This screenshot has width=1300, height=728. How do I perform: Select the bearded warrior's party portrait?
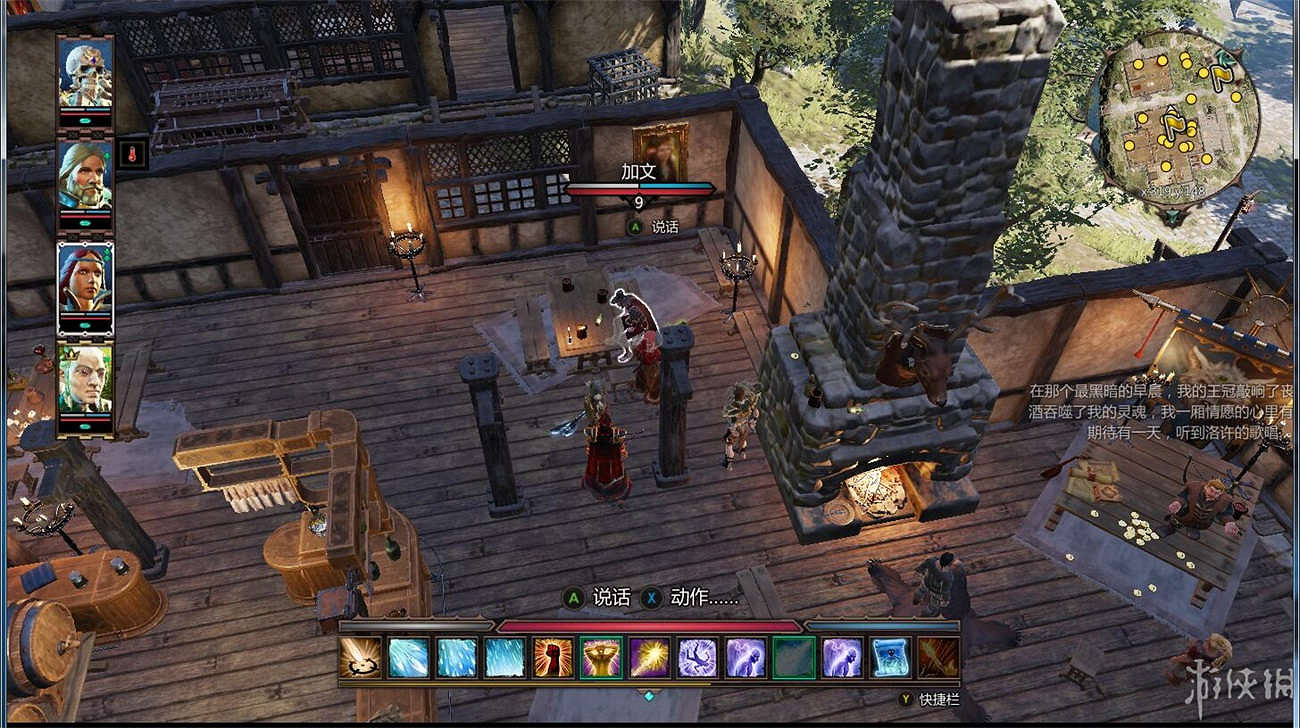click(x=85, y=175)
